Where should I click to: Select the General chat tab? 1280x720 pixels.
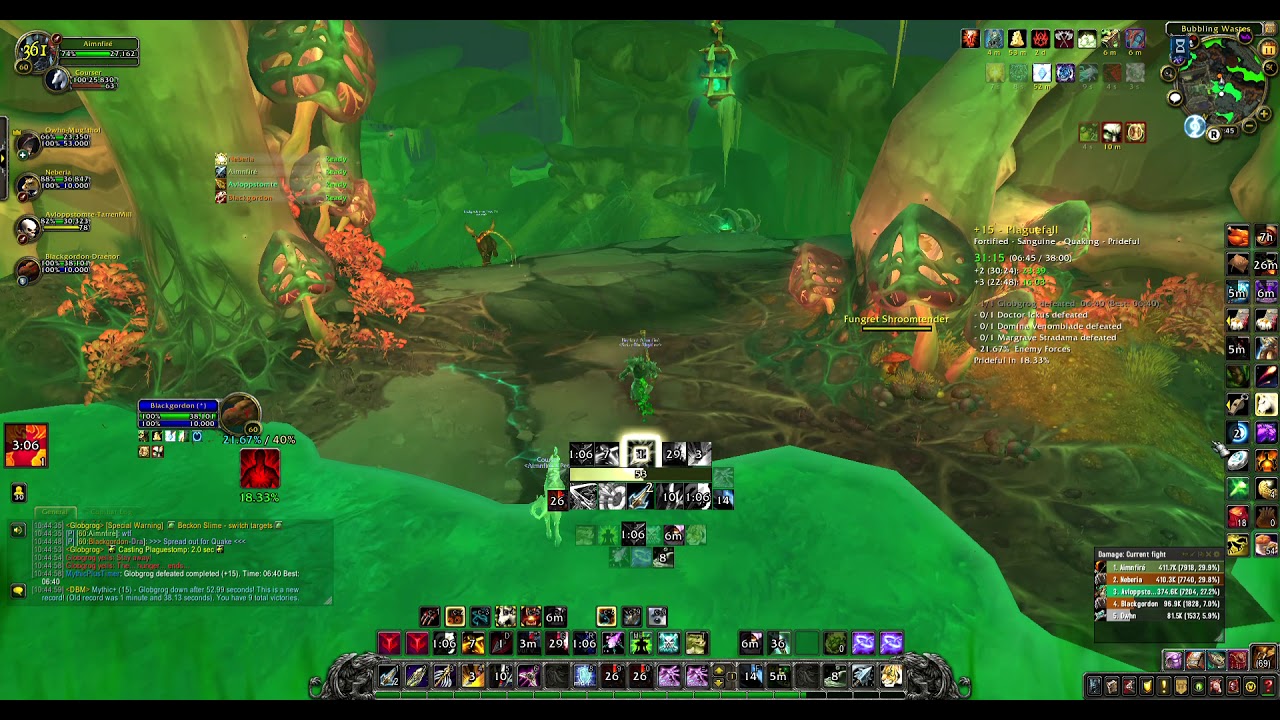pyautogui.click(x=55, y=512)
